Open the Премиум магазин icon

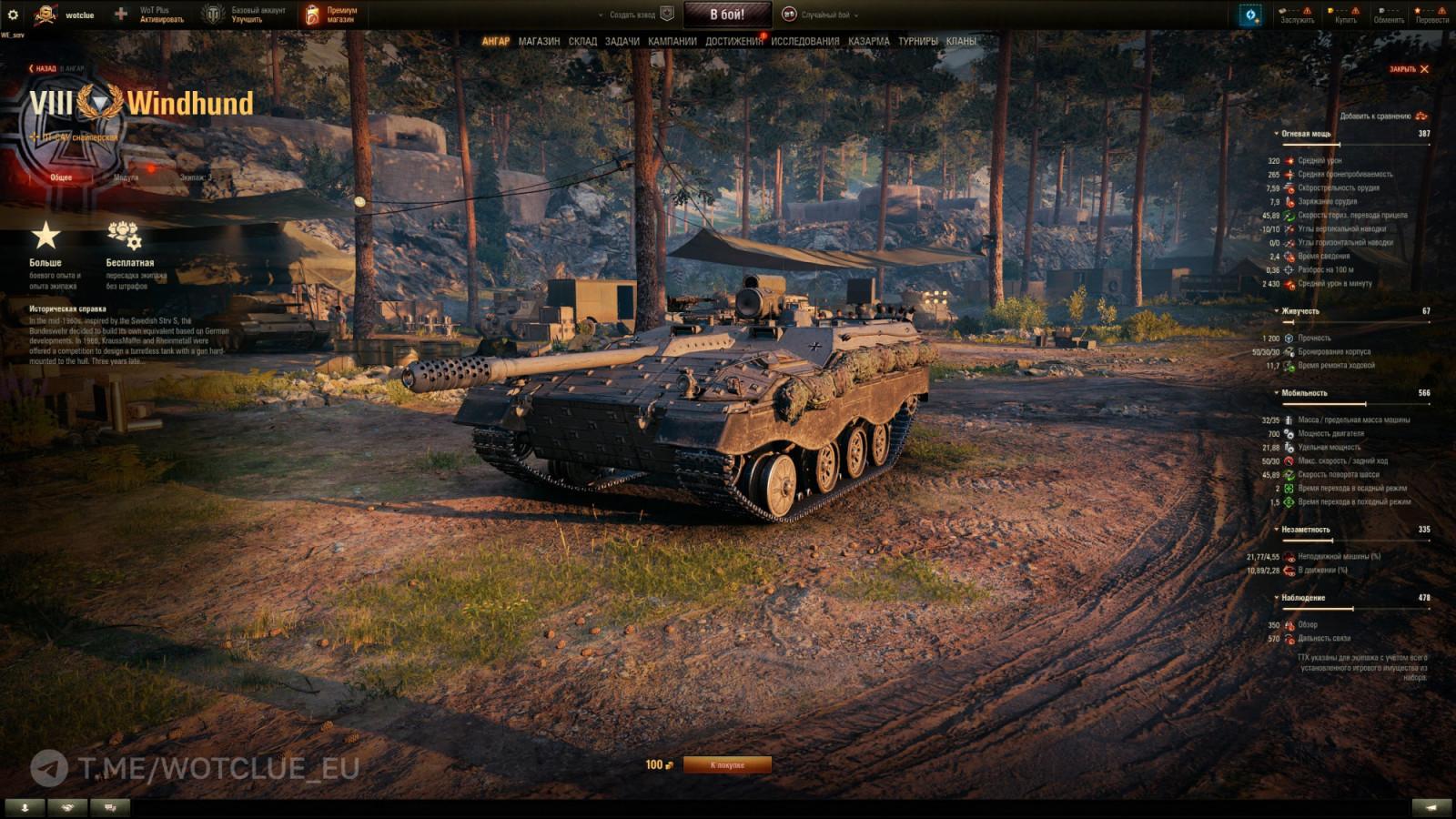[x=311, y=13]
